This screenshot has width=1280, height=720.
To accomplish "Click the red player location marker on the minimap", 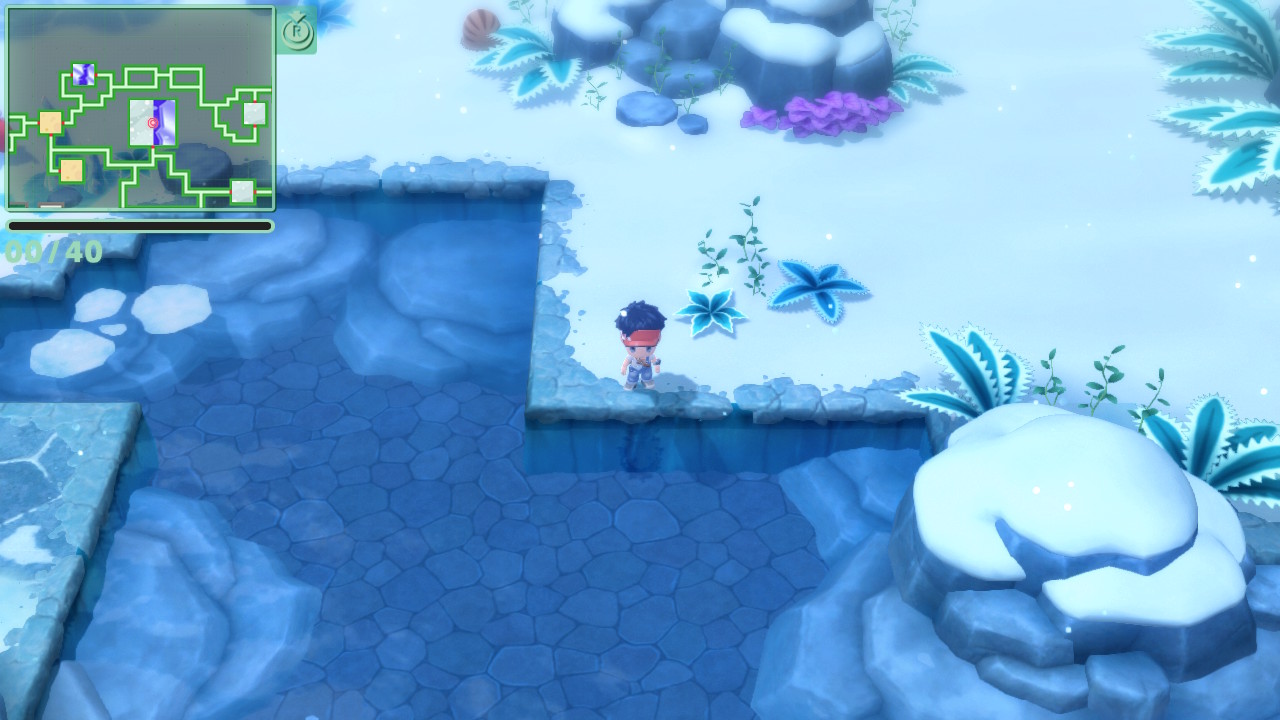I will 152,123.
